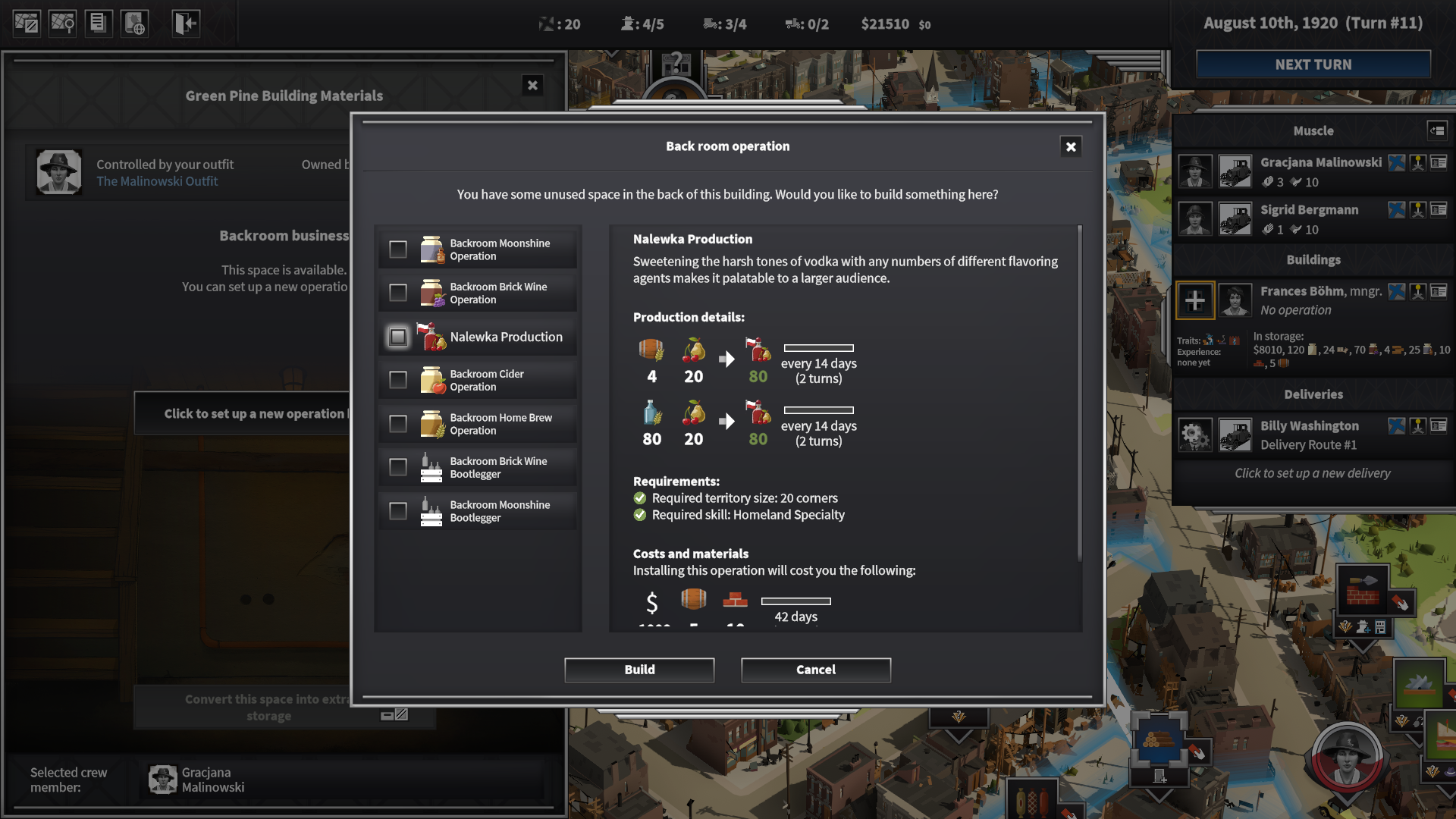The height and width of the screenshot is (819, 1456).
Task: Click the plus icon on Frances Böhm's building slot
Action: [x=1195, y=300]
